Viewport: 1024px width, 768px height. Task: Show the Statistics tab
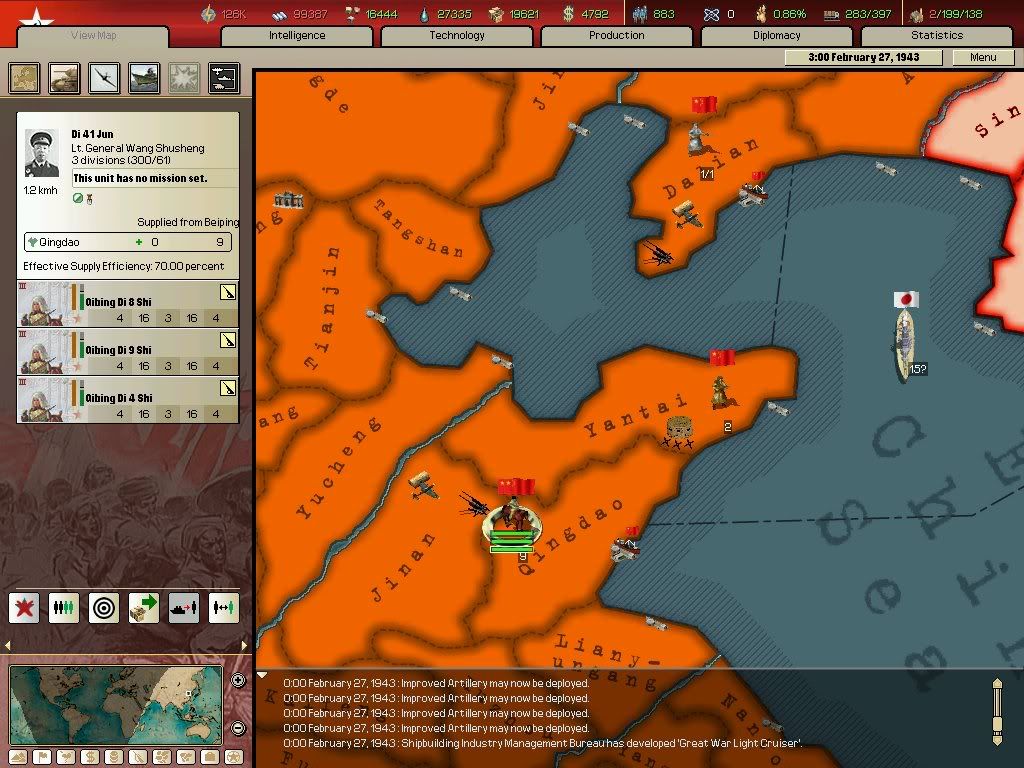[937, 36]
